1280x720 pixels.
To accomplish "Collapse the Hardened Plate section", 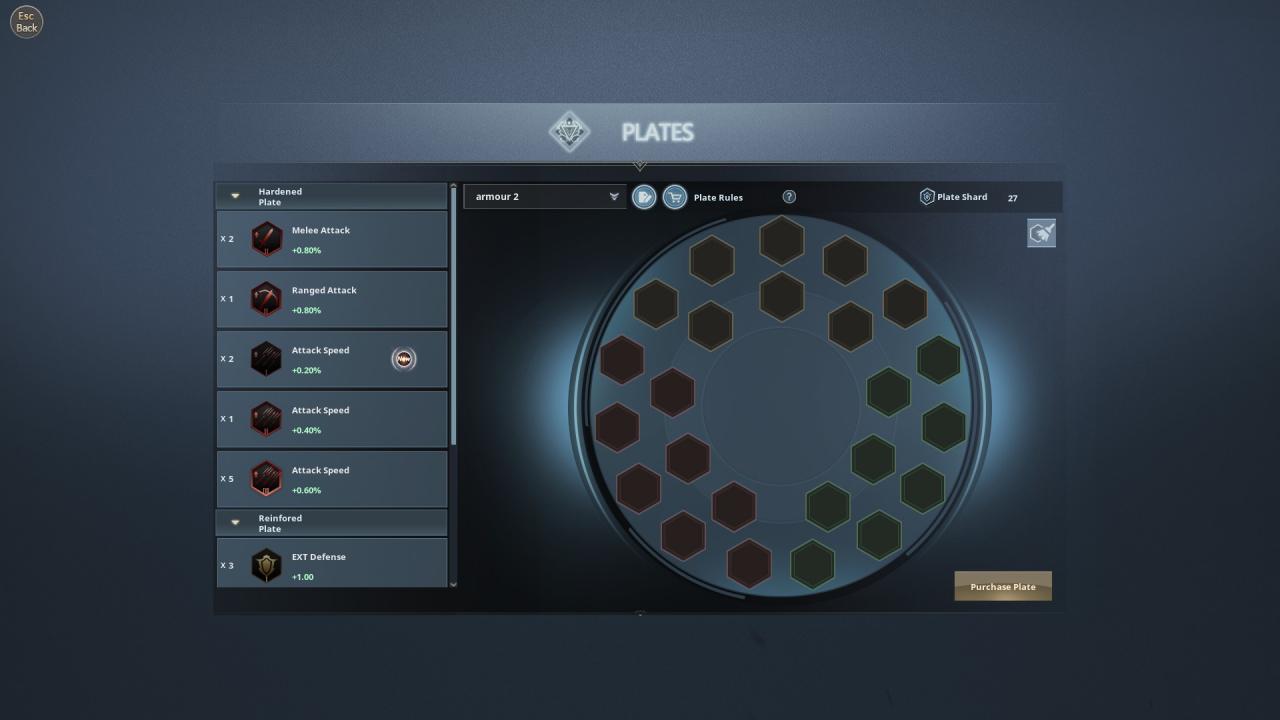I will point(236,196).
